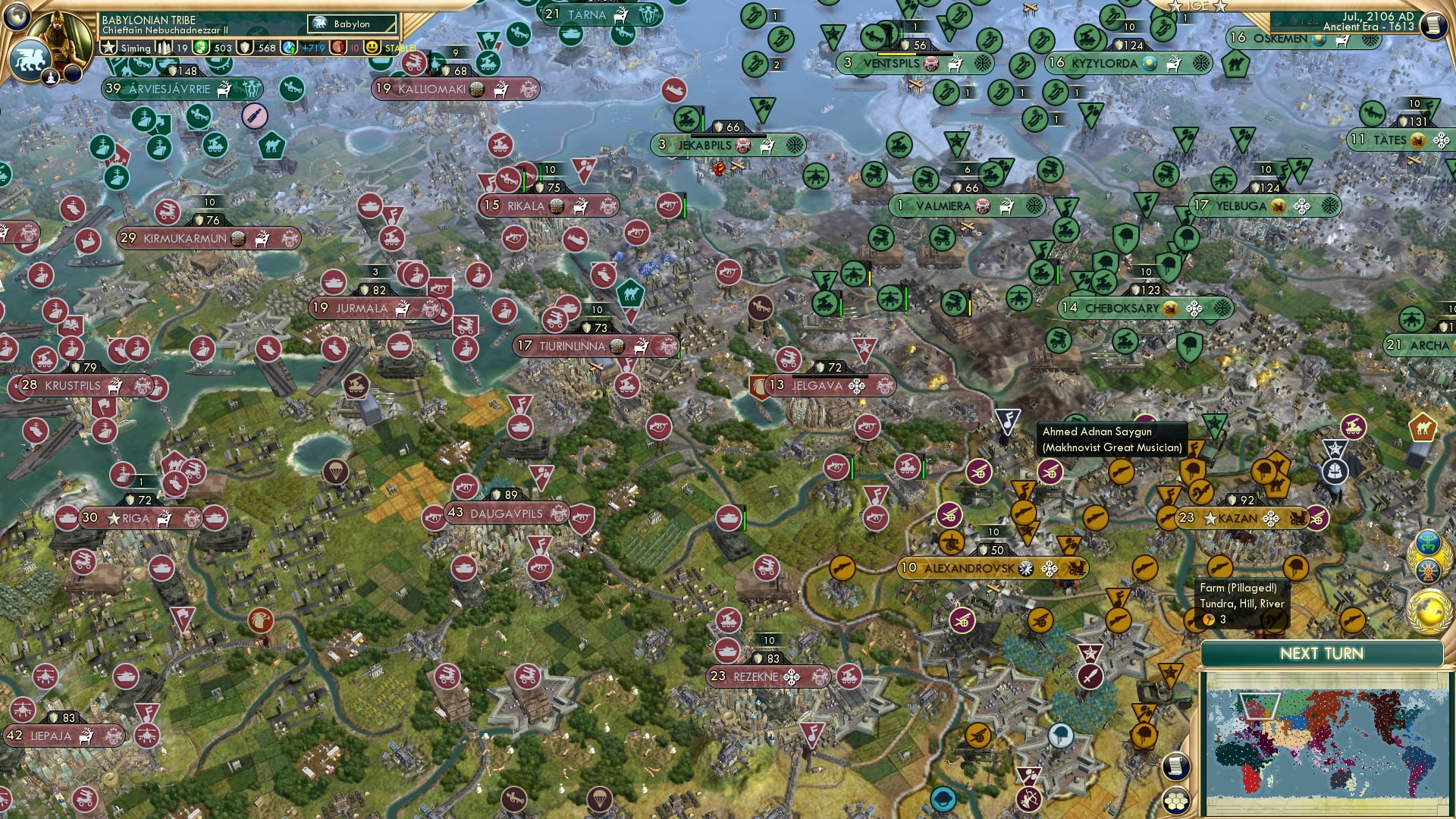Click the green progress bar on the unit near Jekabpils

[703, 122]
